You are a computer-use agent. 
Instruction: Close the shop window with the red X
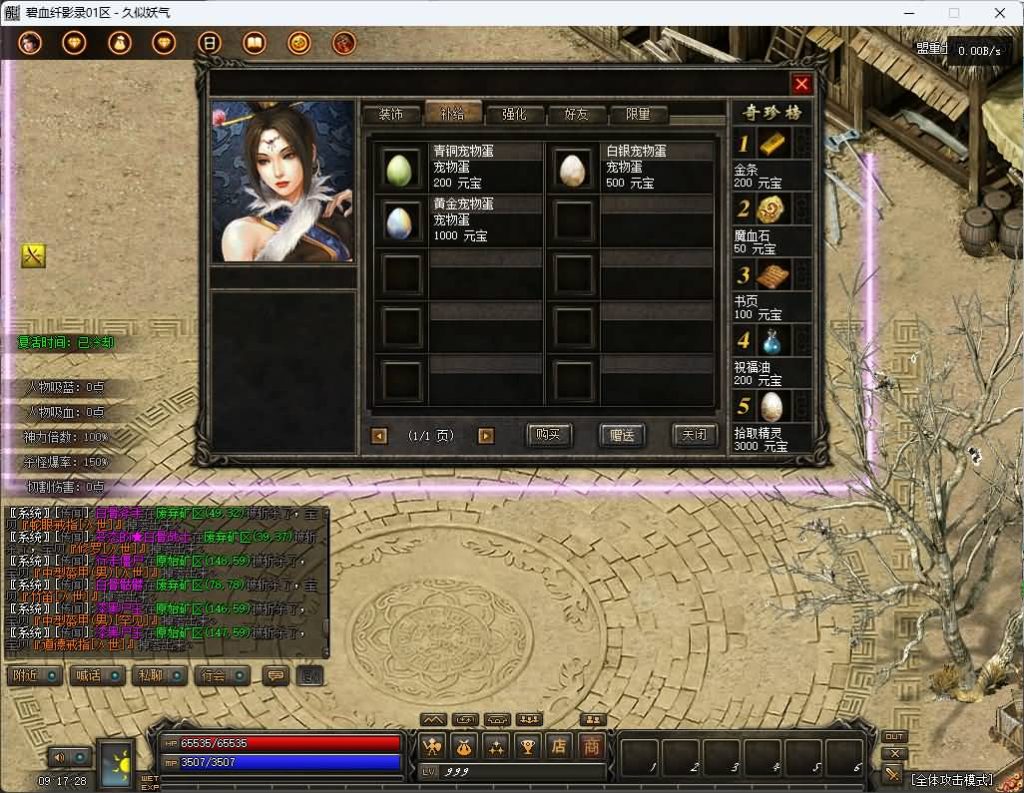point(801,84)
